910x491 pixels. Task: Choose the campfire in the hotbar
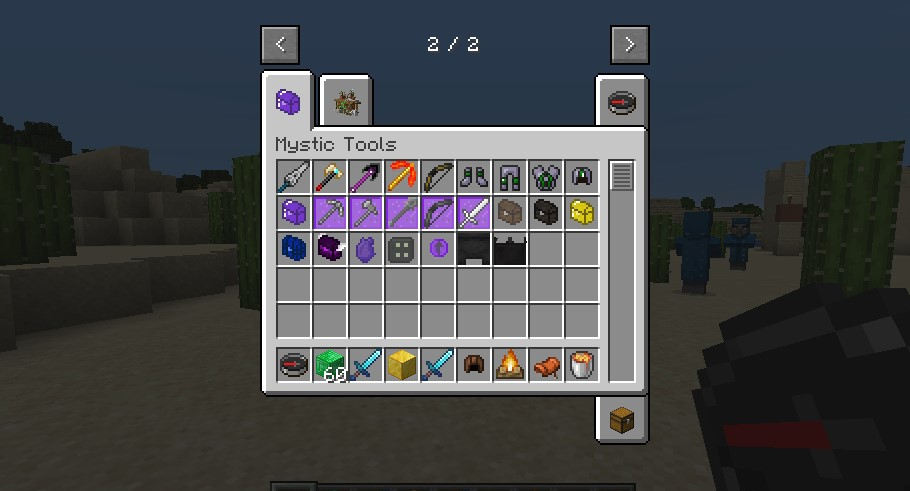coord(510,366)
